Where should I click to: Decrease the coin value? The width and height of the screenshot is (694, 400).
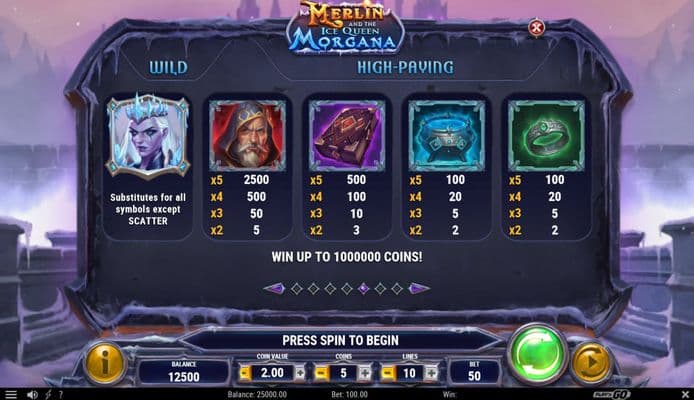coord(245,373)
